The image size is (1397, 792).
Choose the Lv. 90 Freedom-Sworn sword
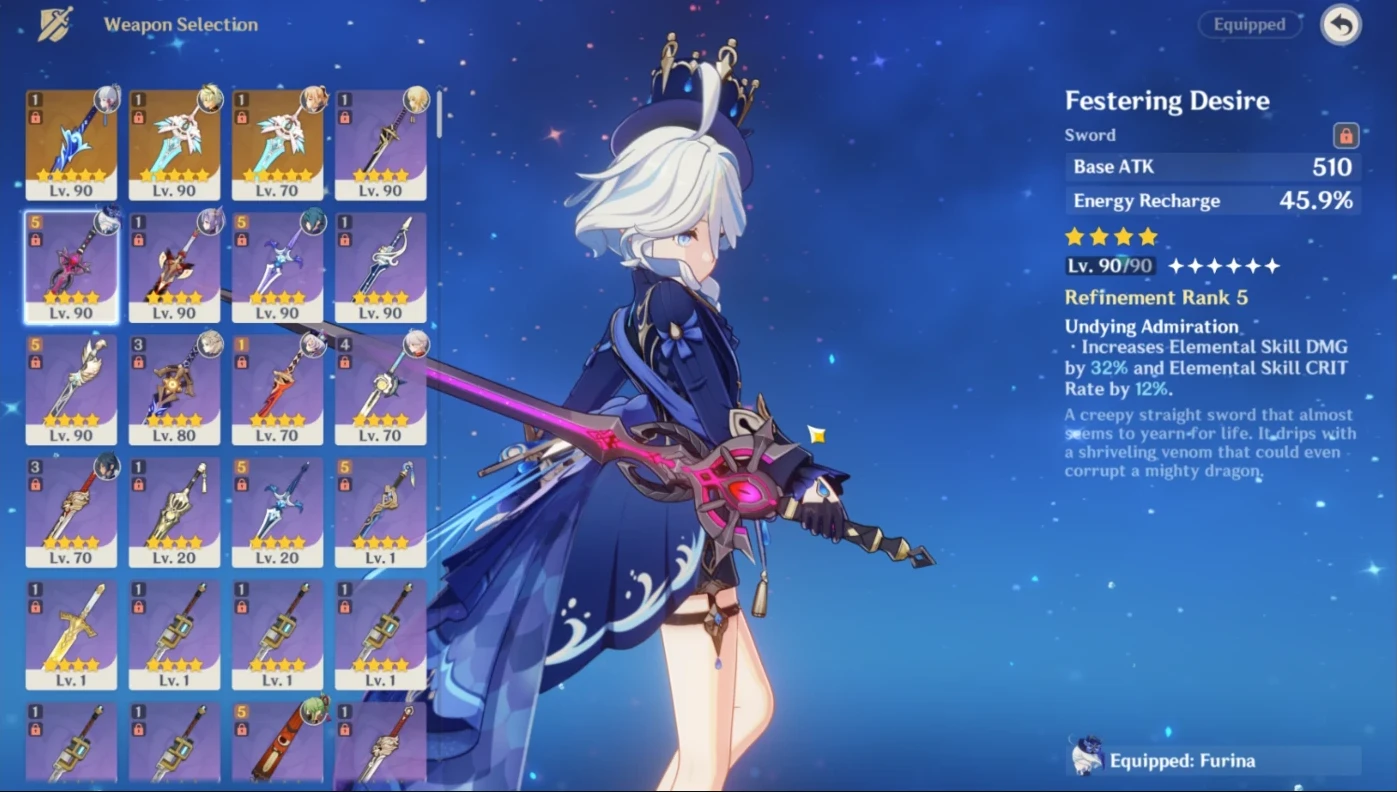[174, 145]
